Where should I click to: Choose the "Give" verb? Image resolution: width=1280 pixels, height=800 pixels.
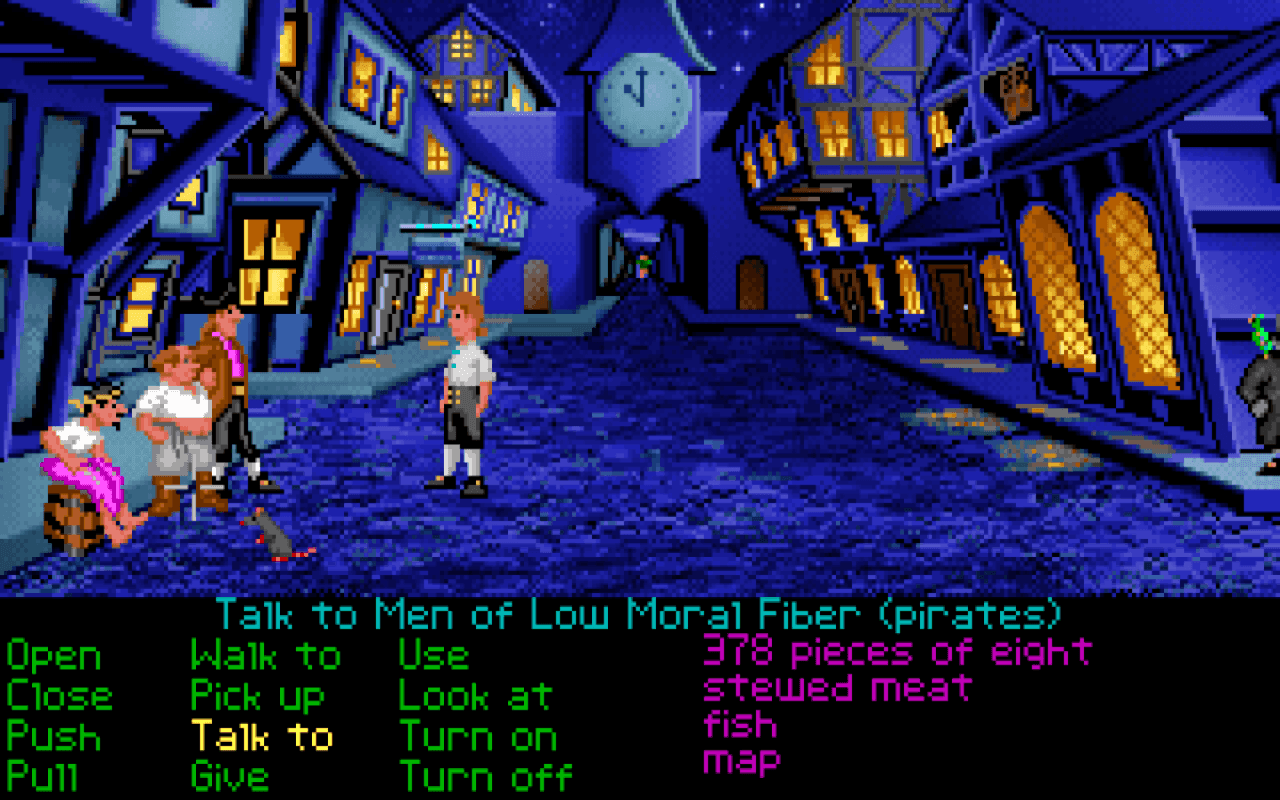tap(230, 777)
